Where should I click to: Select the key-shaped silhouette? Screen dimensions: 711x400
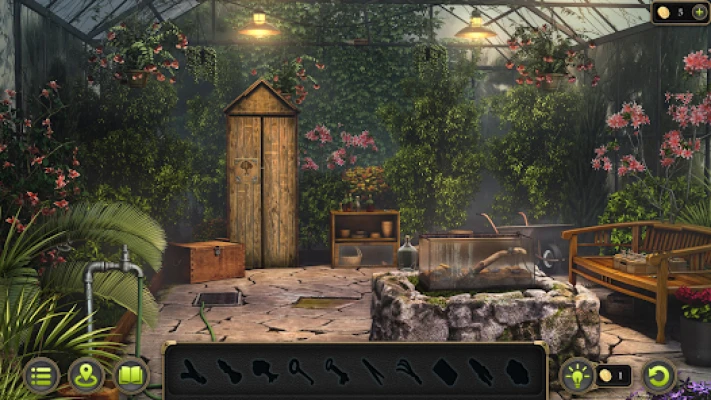pos(337,372)
